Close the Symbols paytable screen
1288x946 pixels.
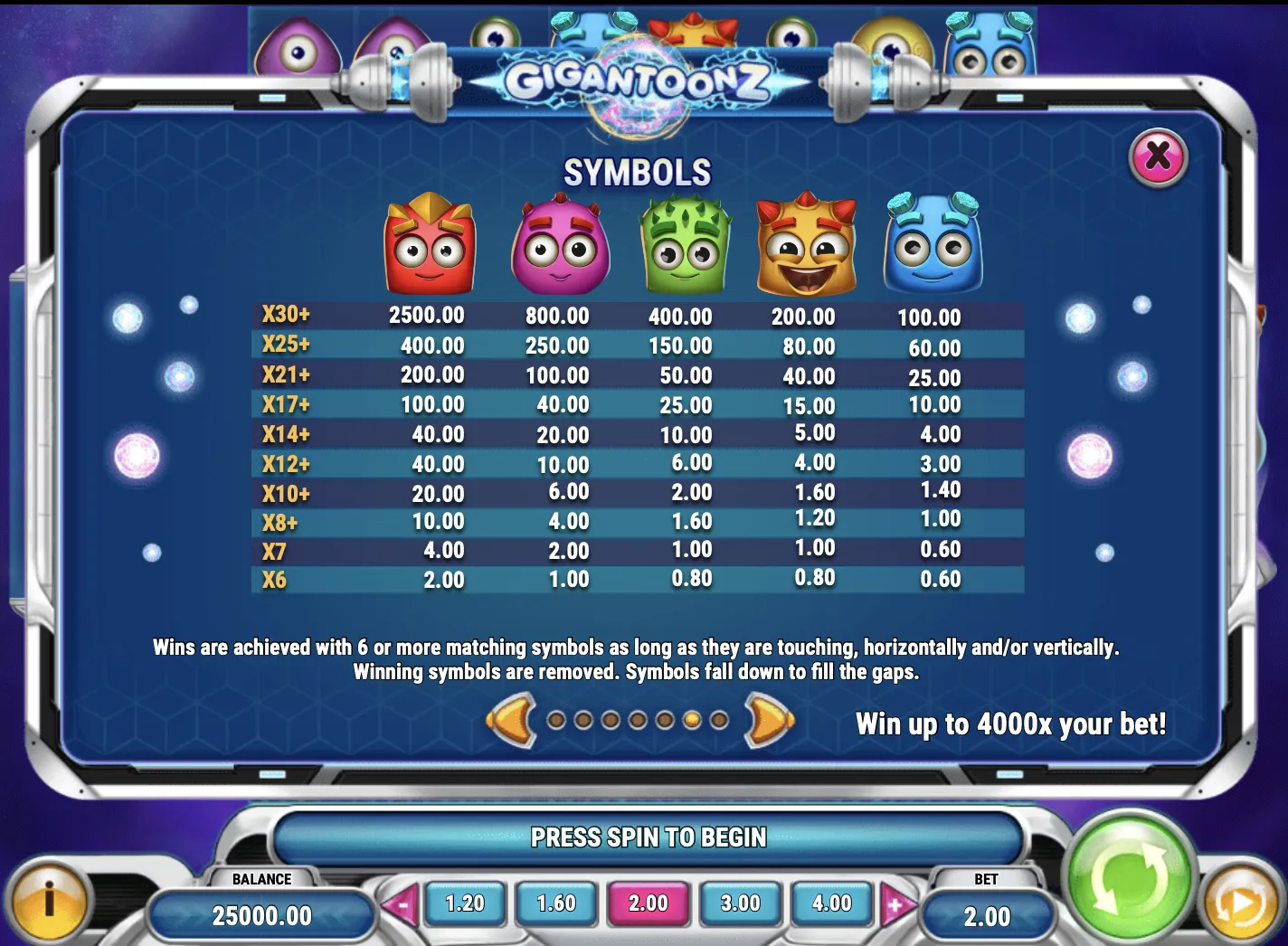click(1157, 156)
